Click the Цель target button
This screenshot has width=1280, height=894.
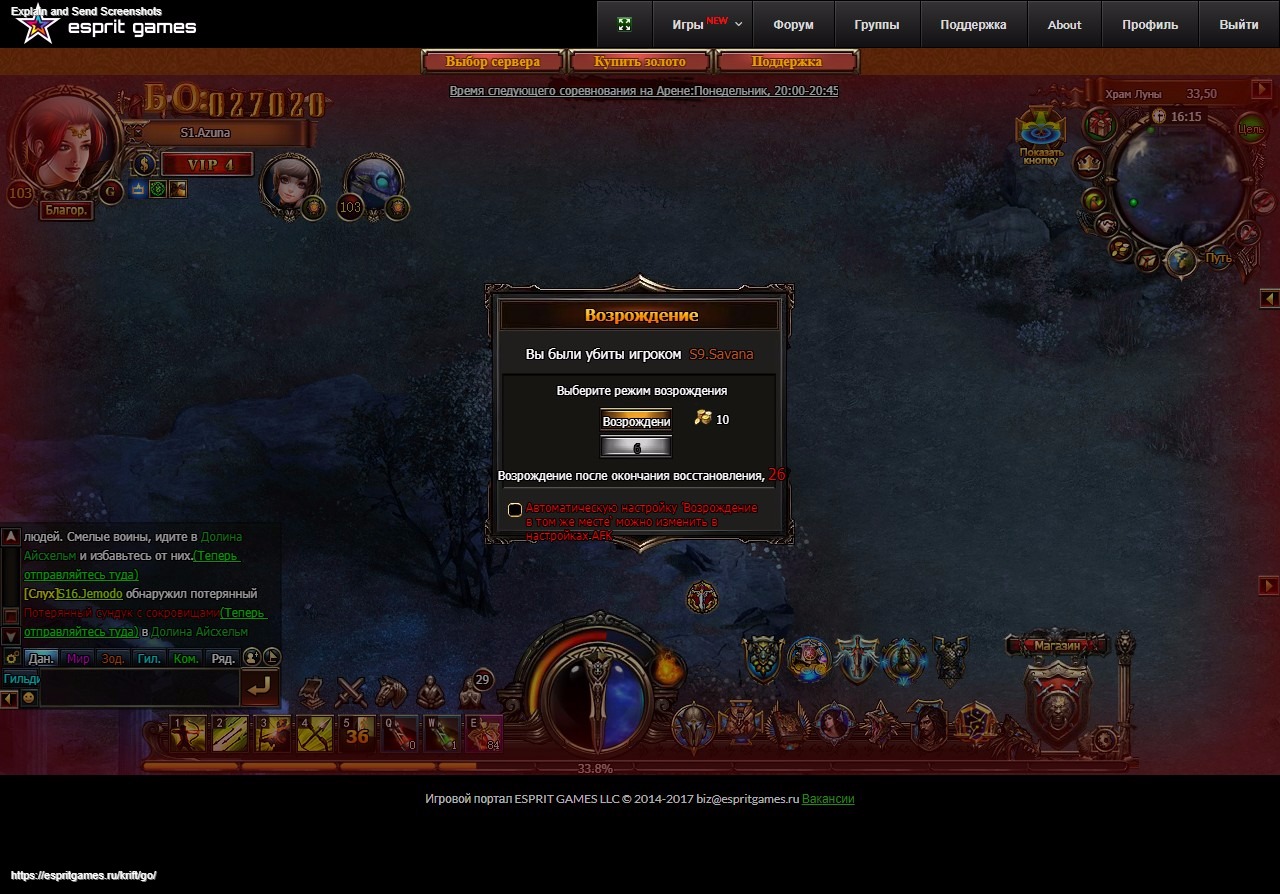(x=1251, y=128)
